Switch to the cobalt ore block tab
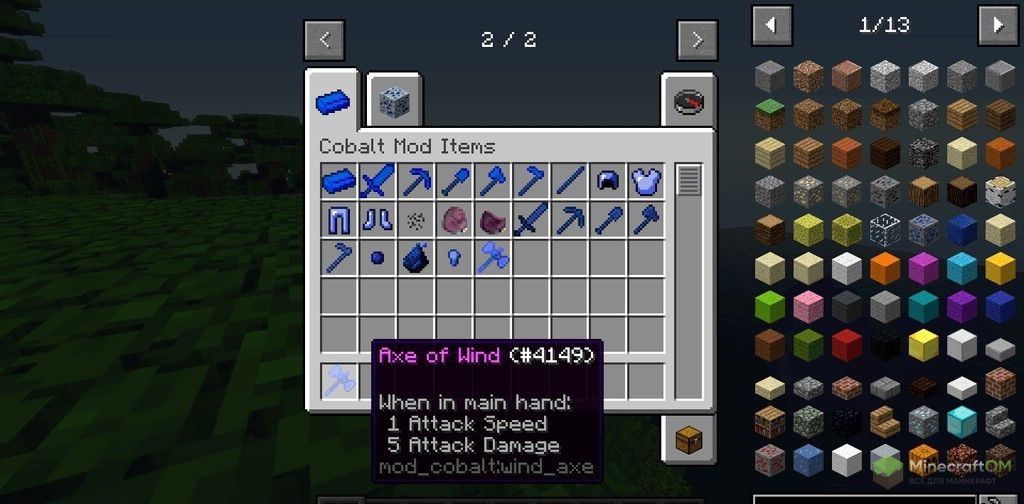 [x=393, y=101]
